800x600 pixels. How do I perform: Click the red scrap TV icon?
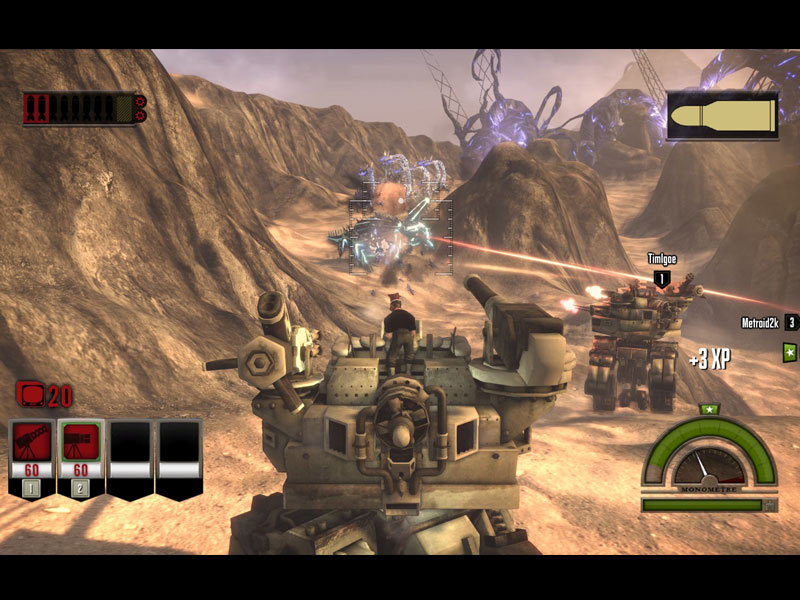pos(30,395)
